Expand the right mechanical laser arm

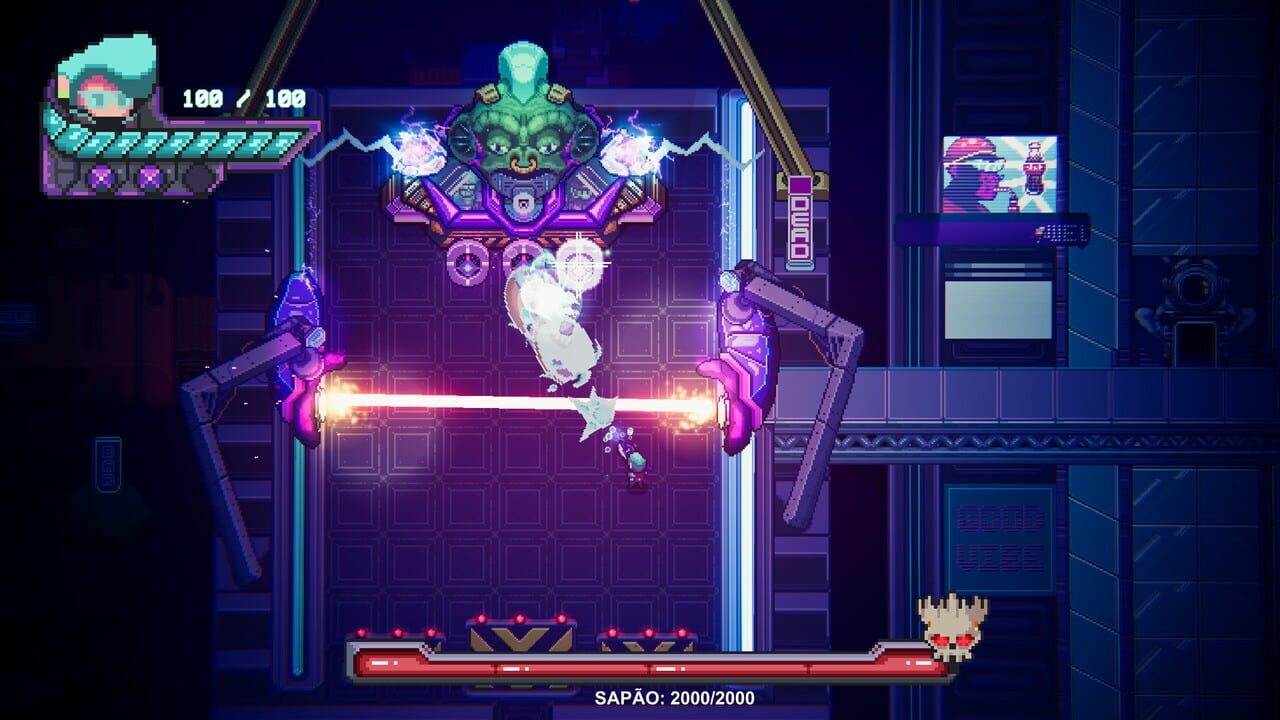790,370
